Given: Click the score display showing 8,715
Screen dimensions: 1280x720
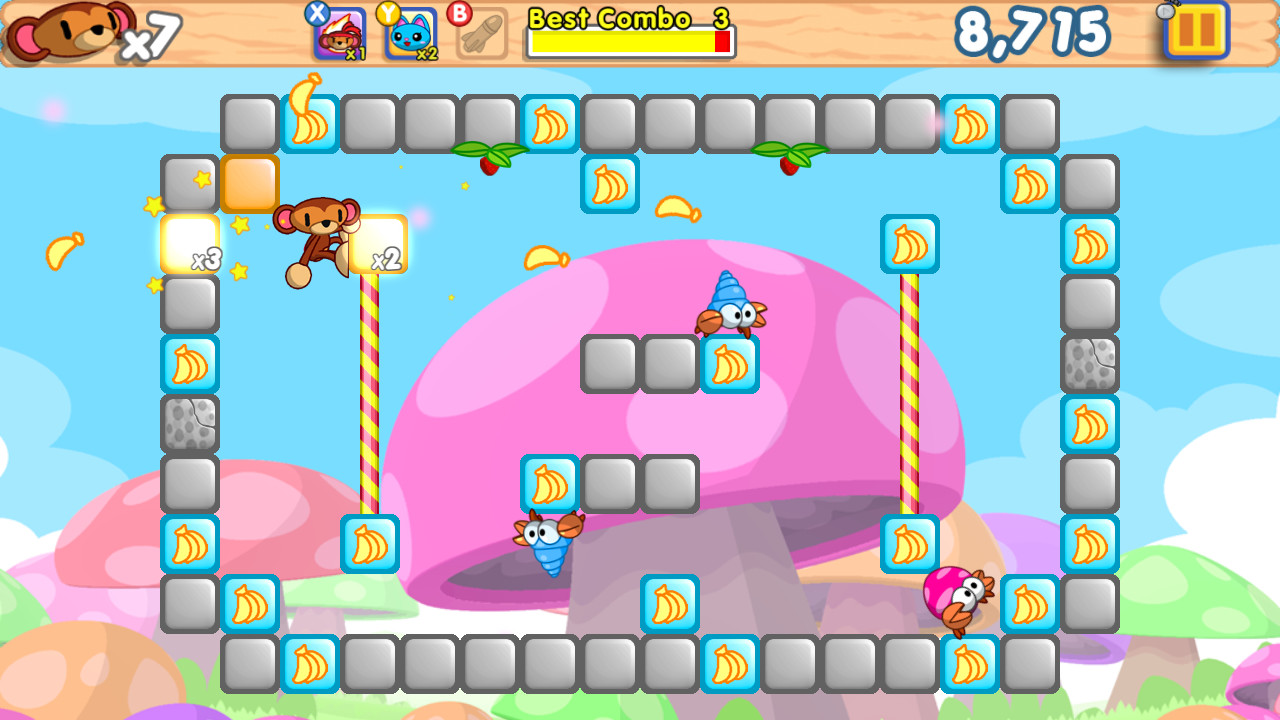Looking at the screenshot, I should pos(1032,30).
